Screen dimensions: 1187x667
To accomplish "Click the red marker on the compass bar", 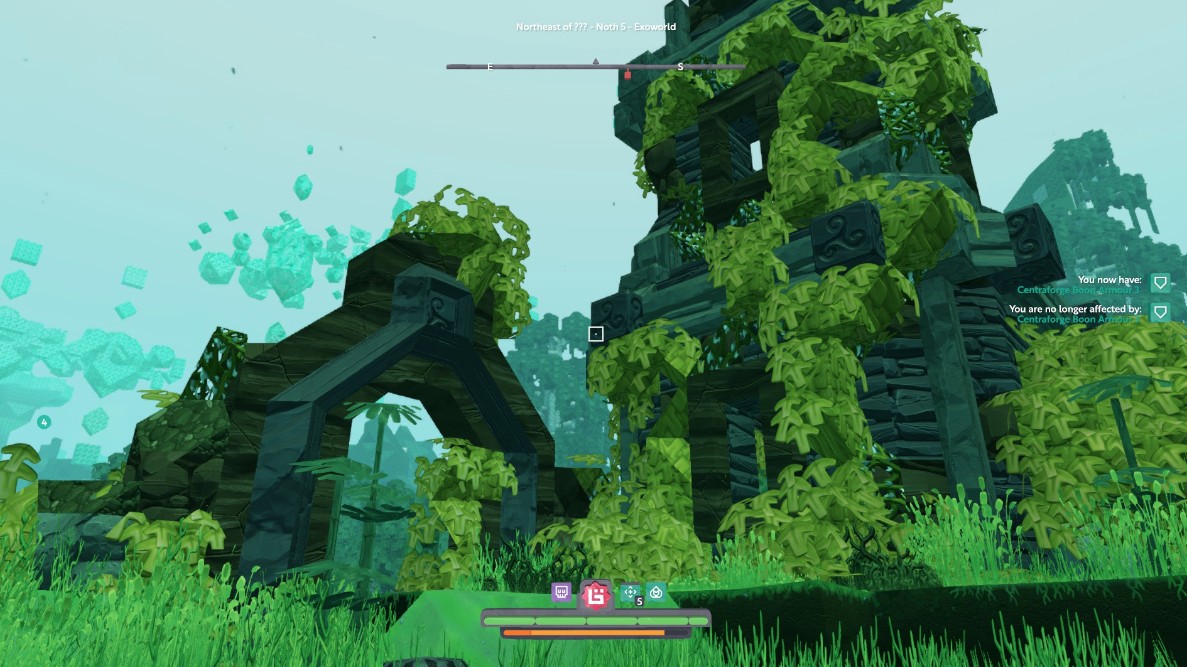I will tap(628, 74).
